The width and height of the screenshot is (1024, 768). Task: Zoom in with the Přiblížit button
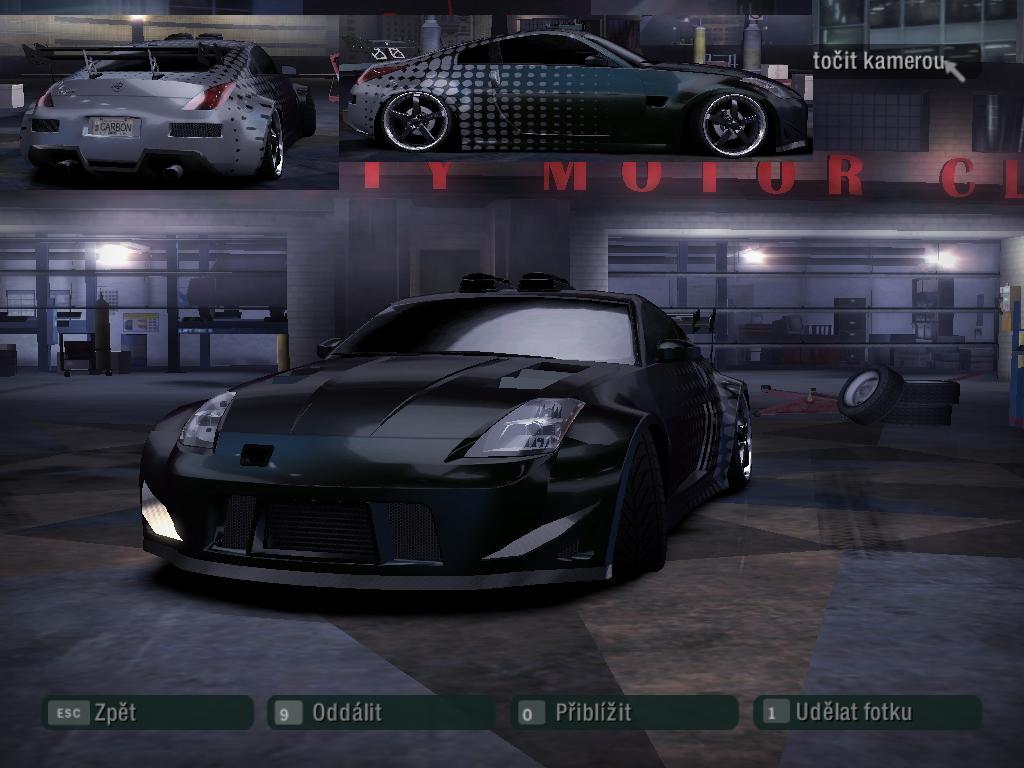click(x=624, y=713)
